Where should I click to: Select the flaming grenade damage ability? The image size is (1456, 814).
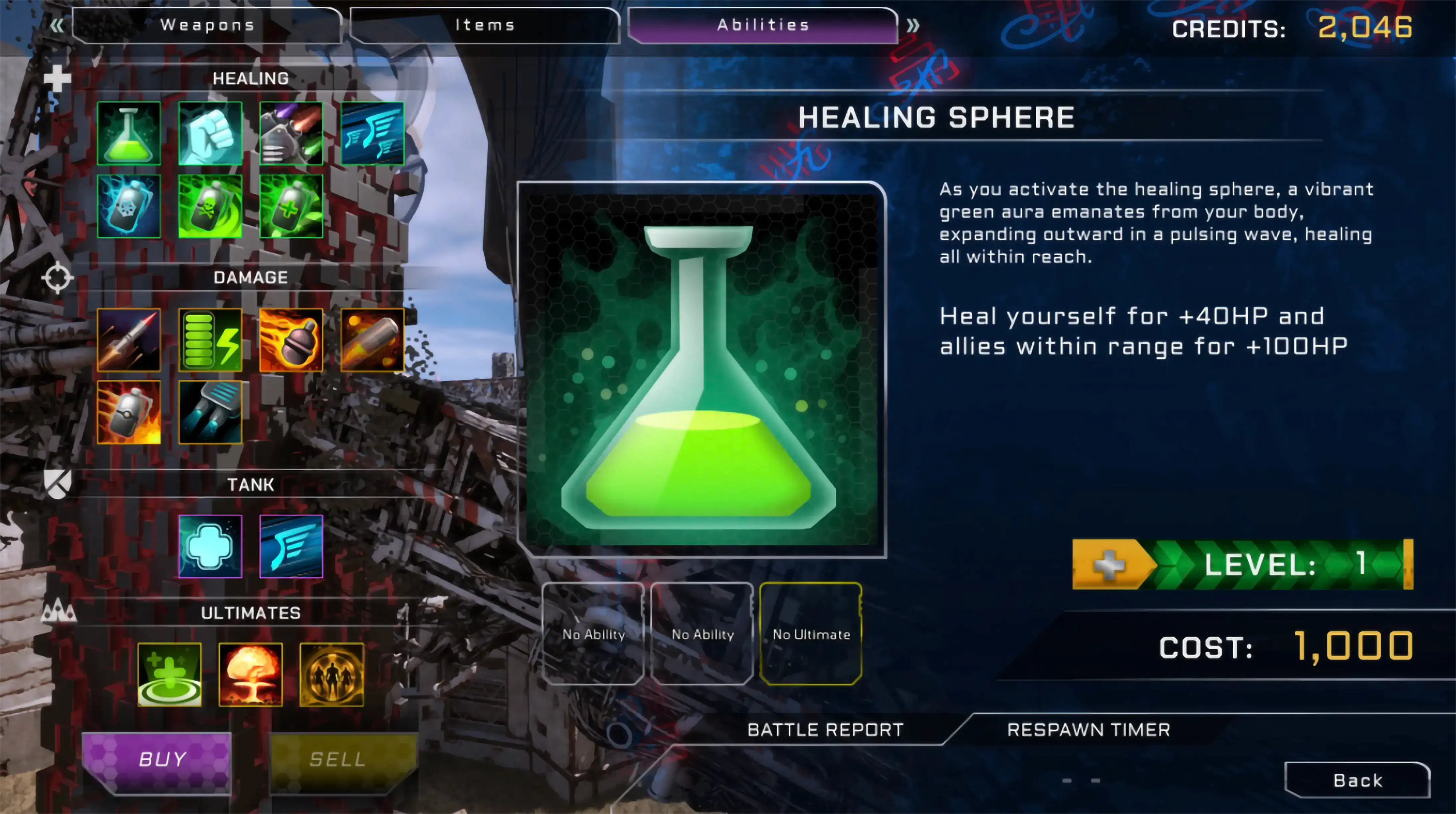pyautogui.click(x=291, y=340)
